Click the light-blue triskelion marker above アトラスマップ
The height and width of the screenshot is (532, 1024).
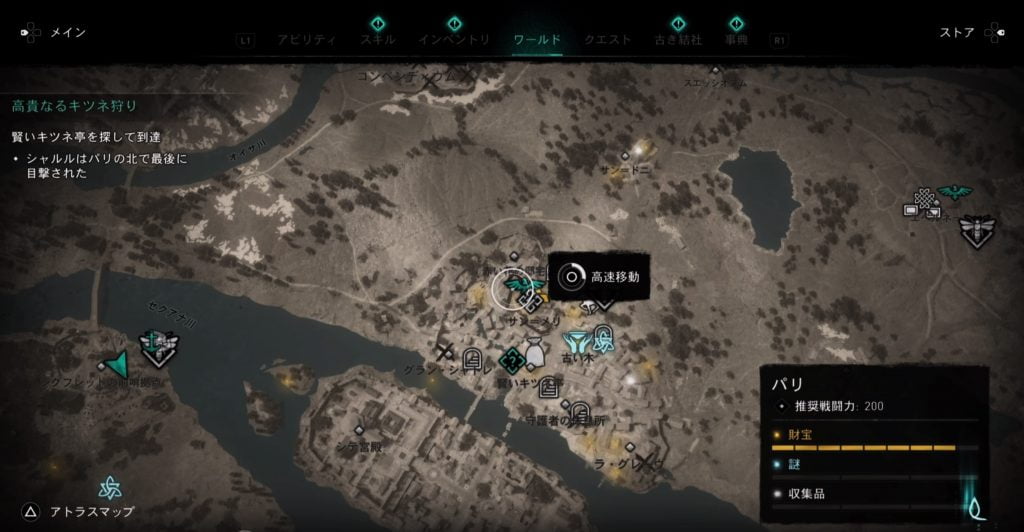[x=109, y=487]
